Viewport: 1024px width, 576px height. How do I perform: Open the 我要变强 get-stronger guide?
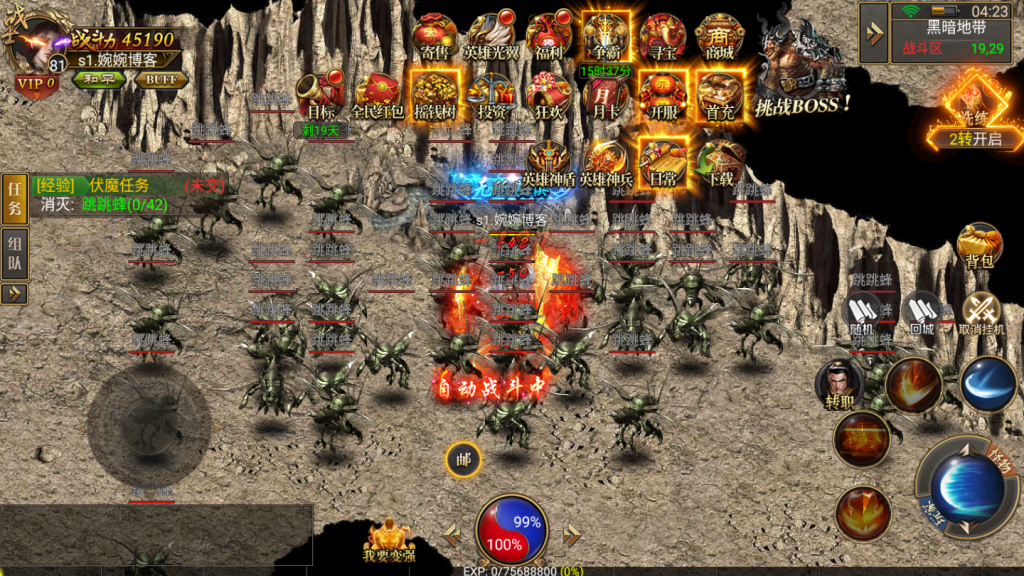click(389, 541)
